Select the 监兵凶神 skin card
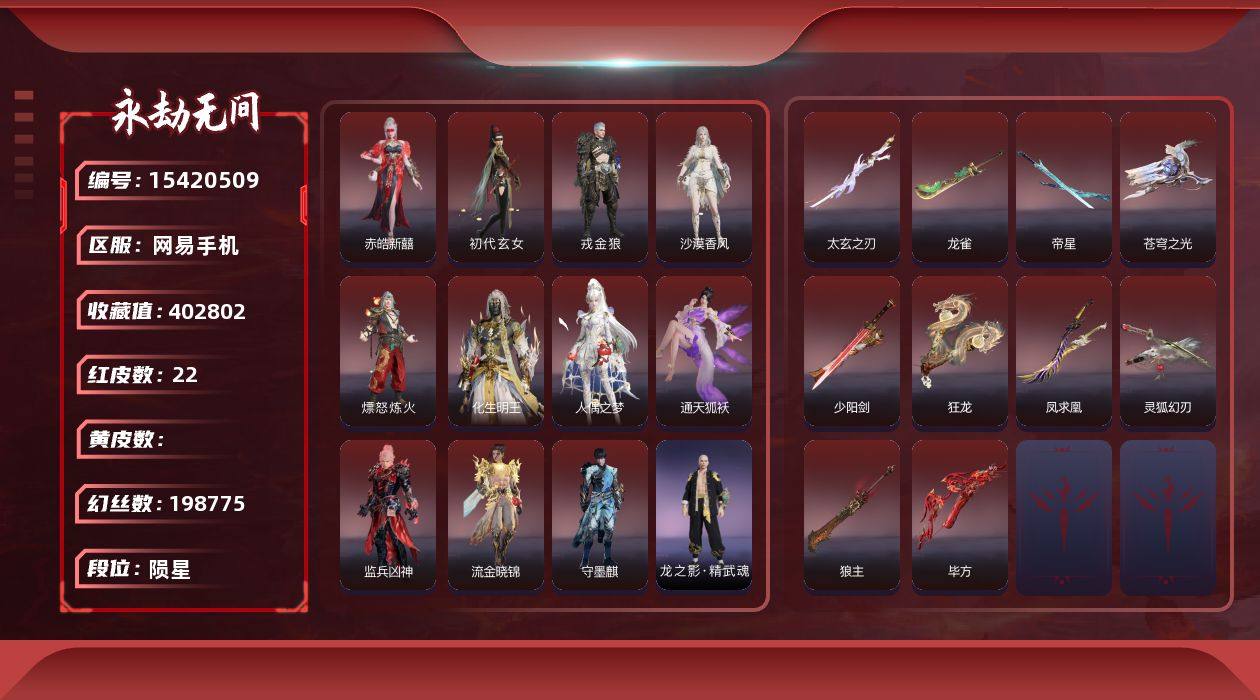The width and height of the screenshot is (1260, 700). [388, 515]
